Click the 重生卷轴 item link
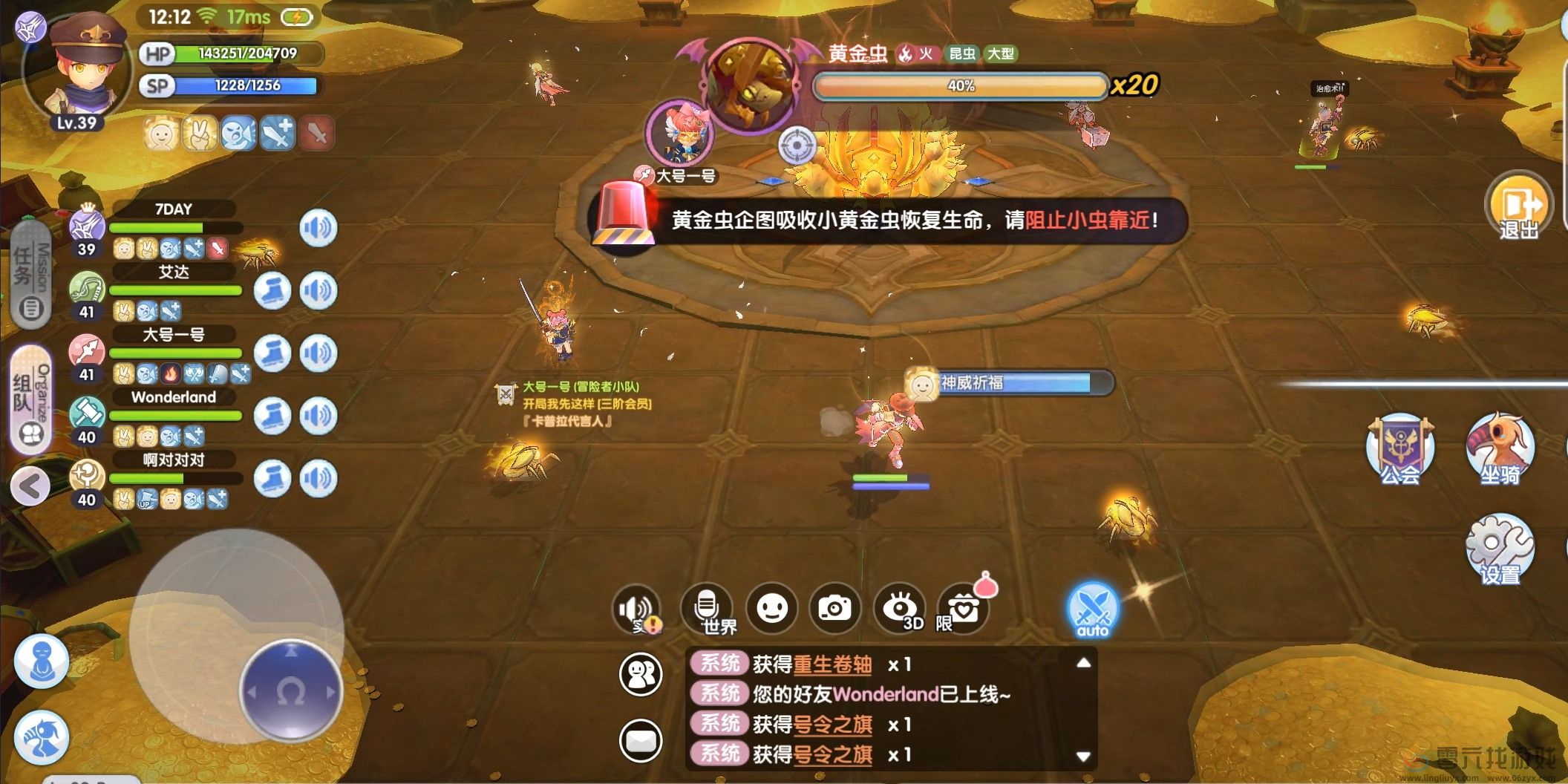This screenshot has height=784, width=1568. coord(832,664)
